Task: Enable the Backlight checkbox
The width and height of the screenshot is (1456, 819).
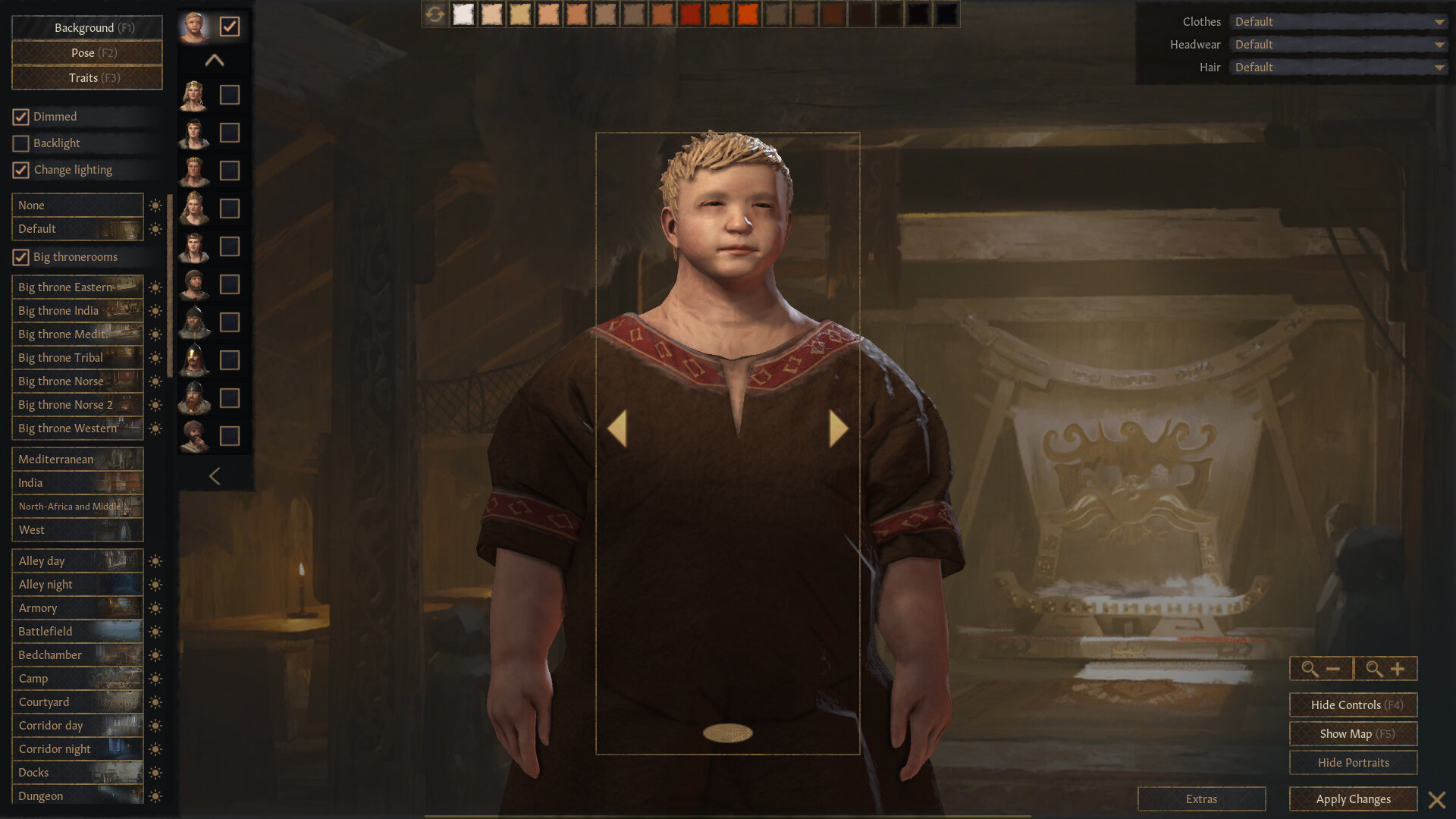Action: click(20, 143)
